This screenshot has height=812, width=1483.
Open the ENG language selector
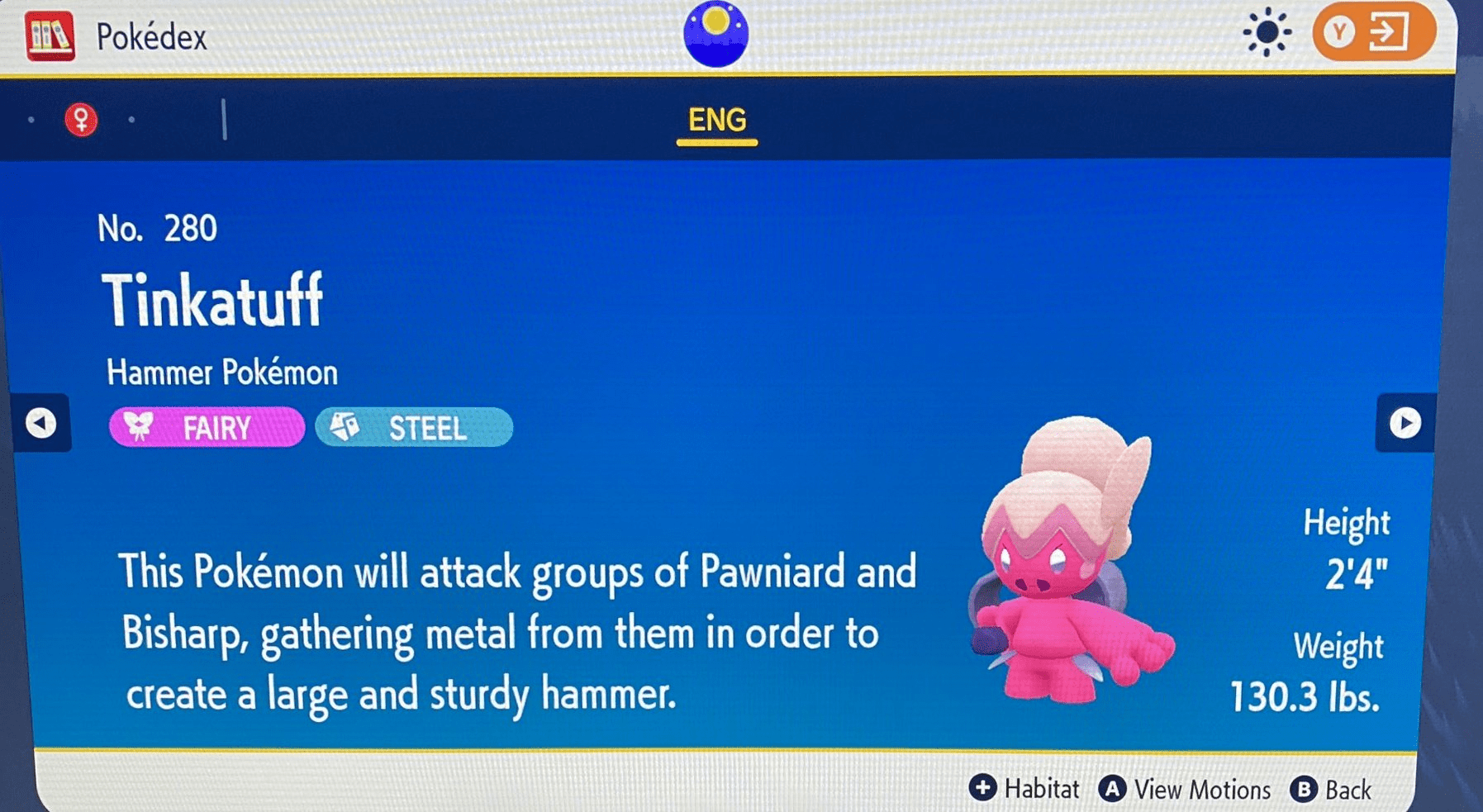[715, 121]
